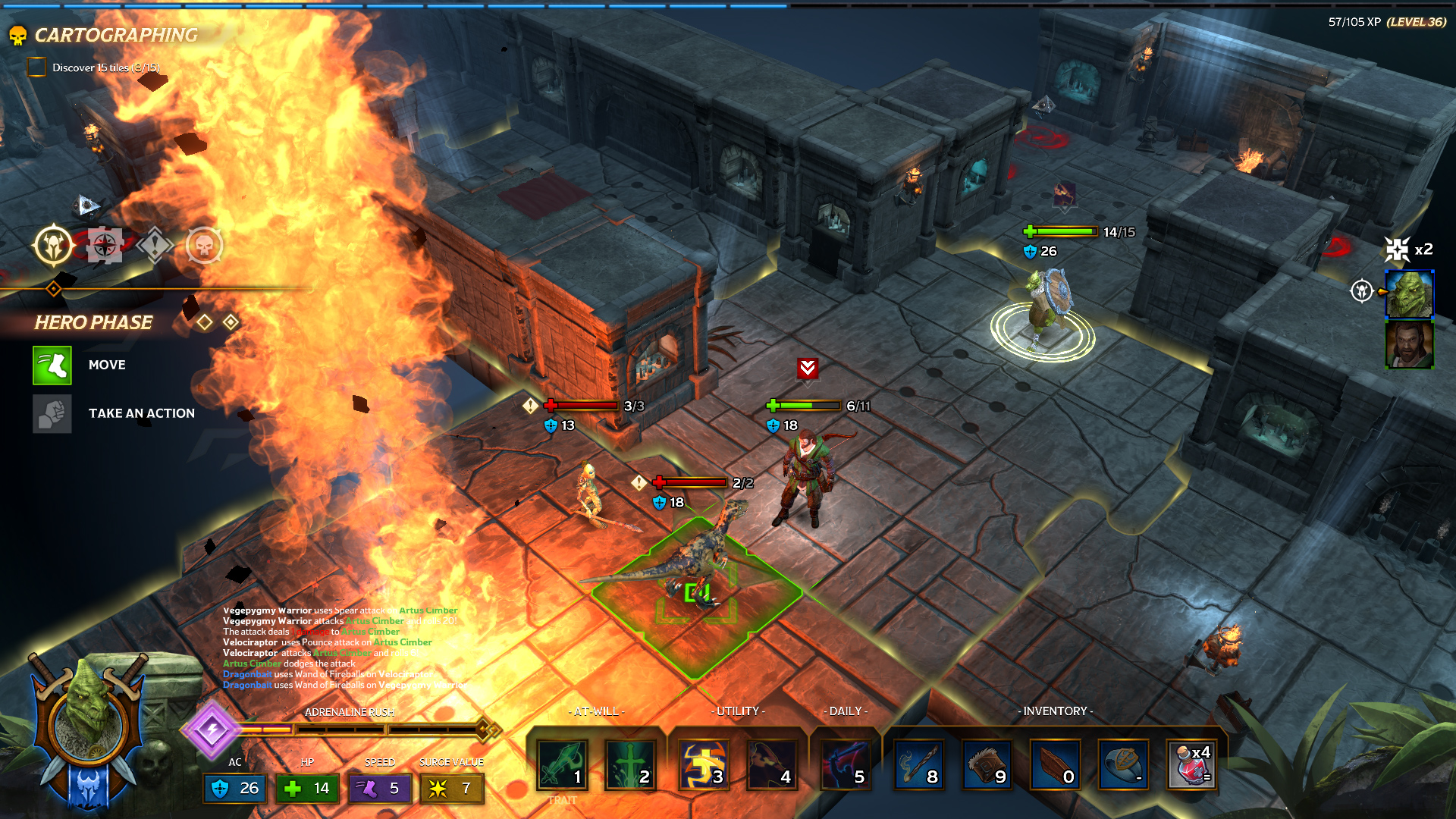Select the shield ring inventory item
The image size is (1456, 819).
(x=1123, y=764)
